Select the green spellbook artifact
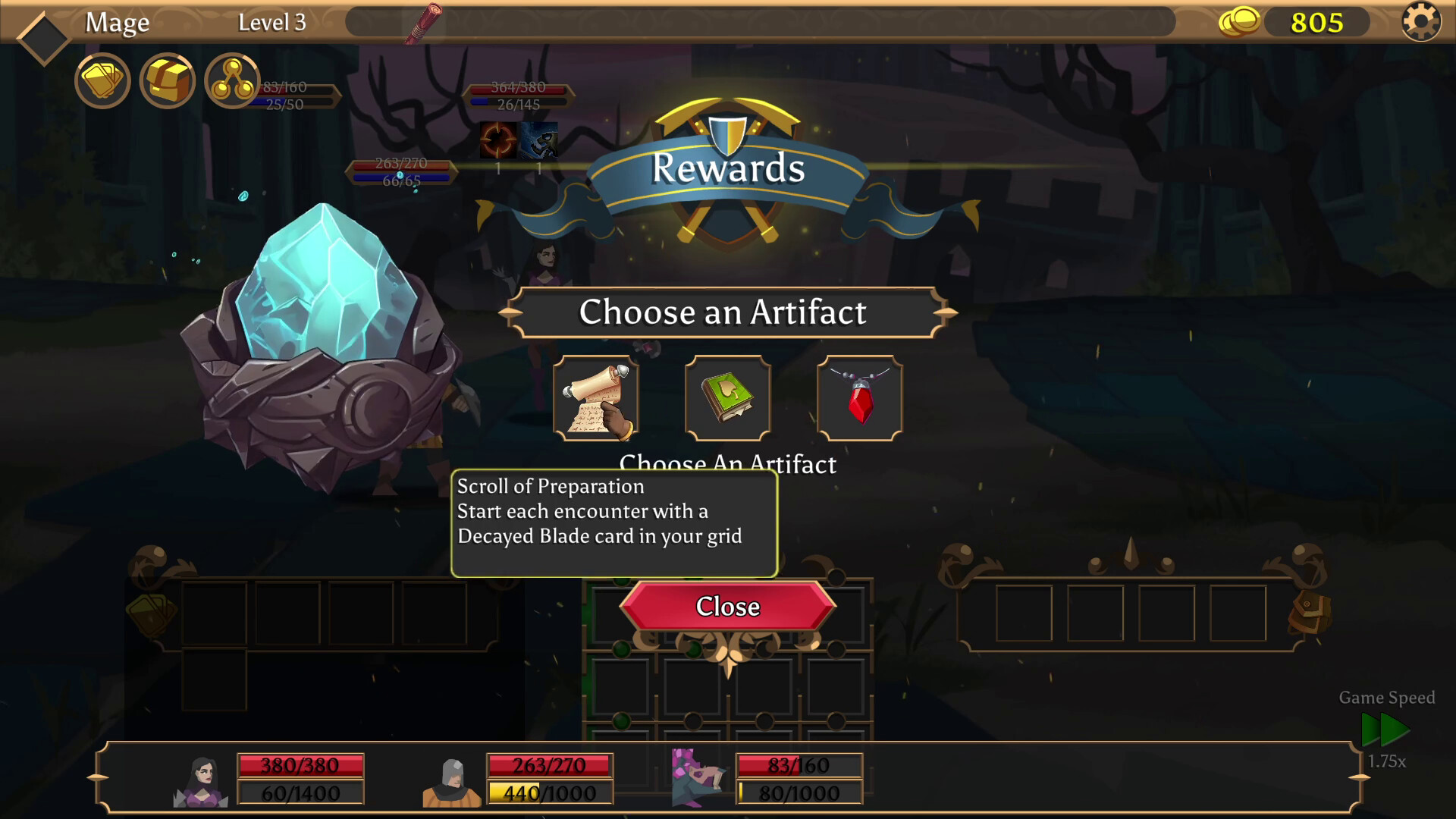Screen dimensions: 1456x819 [728, 398]
